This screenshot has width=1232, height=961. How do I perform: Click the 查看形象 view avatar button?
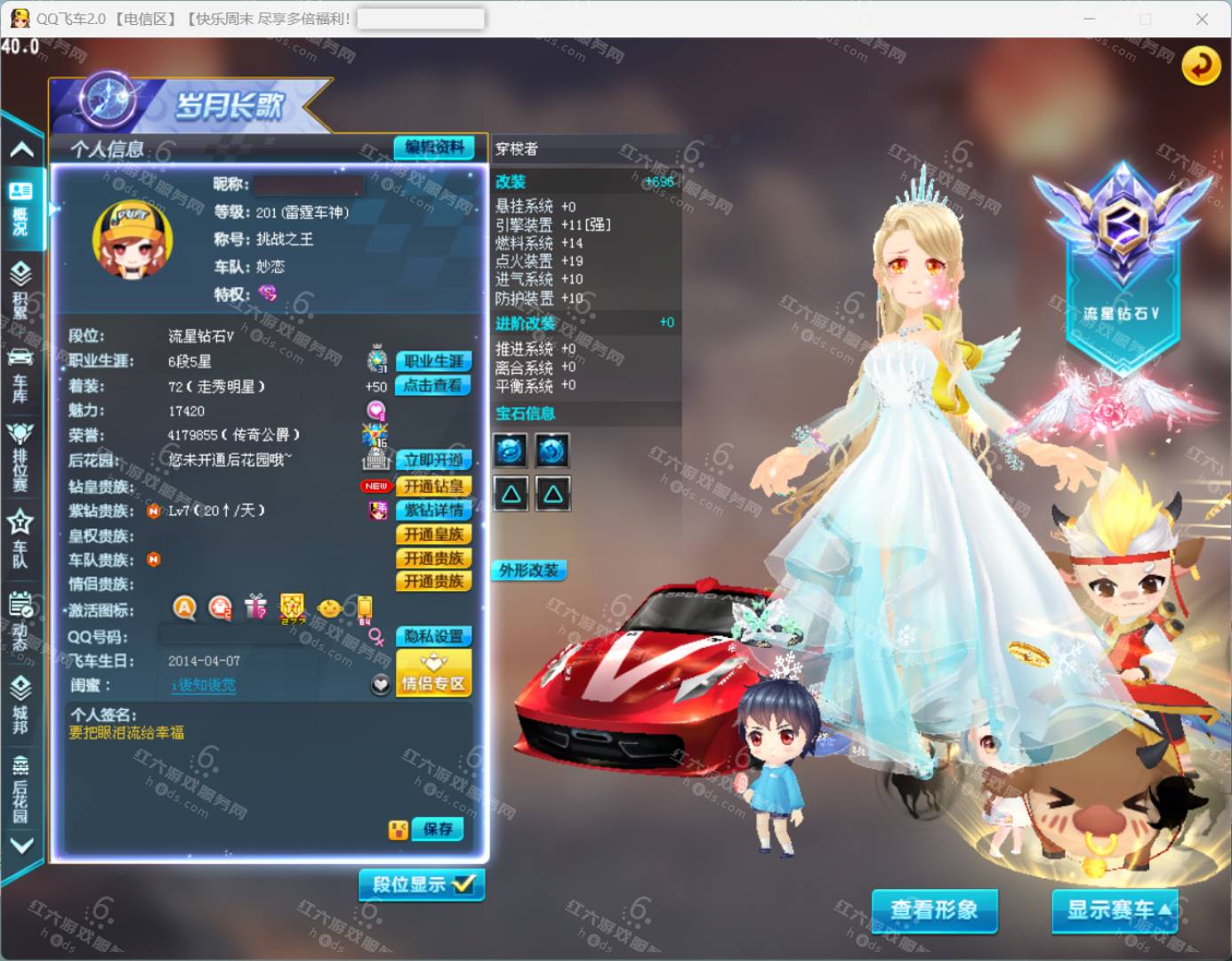pos(934,909)
